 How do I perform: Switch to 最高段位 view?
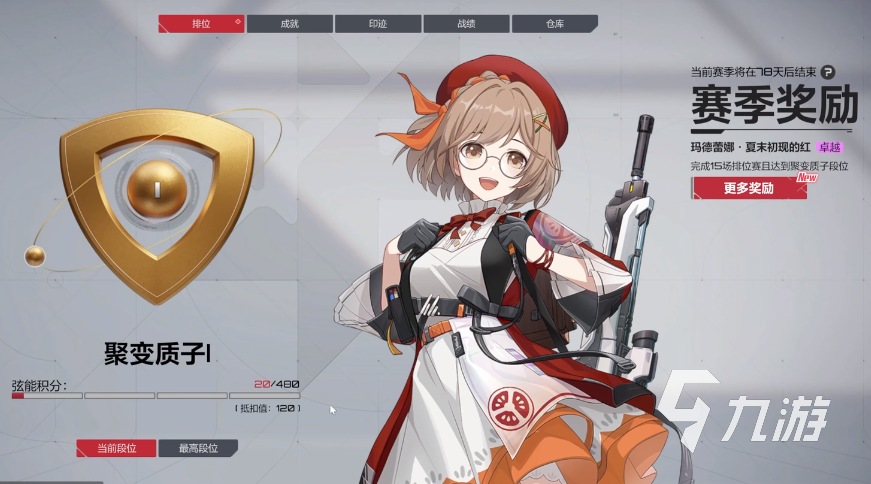coord(200,449)
